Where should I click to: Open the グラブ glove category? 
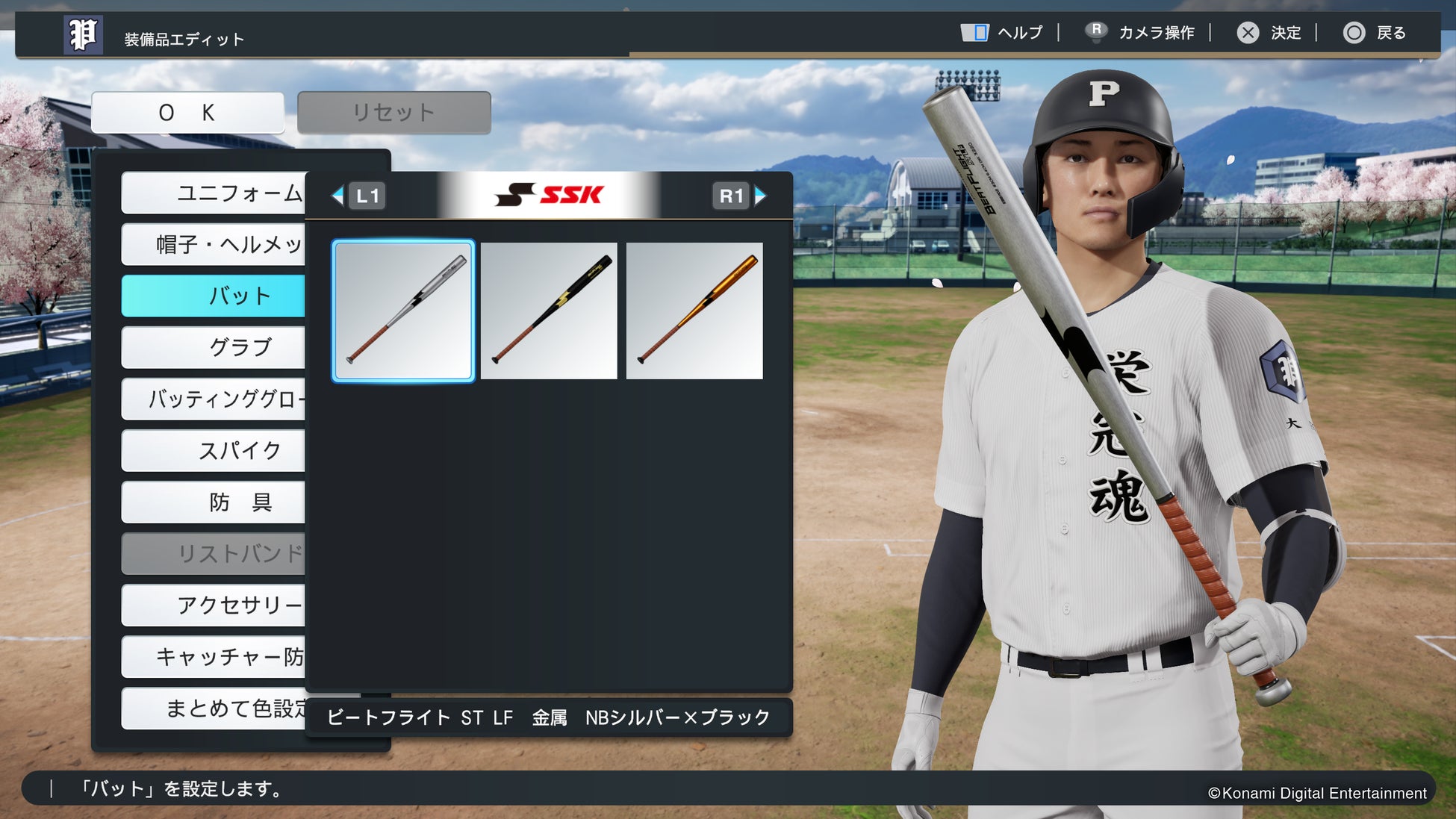[214, 347]
